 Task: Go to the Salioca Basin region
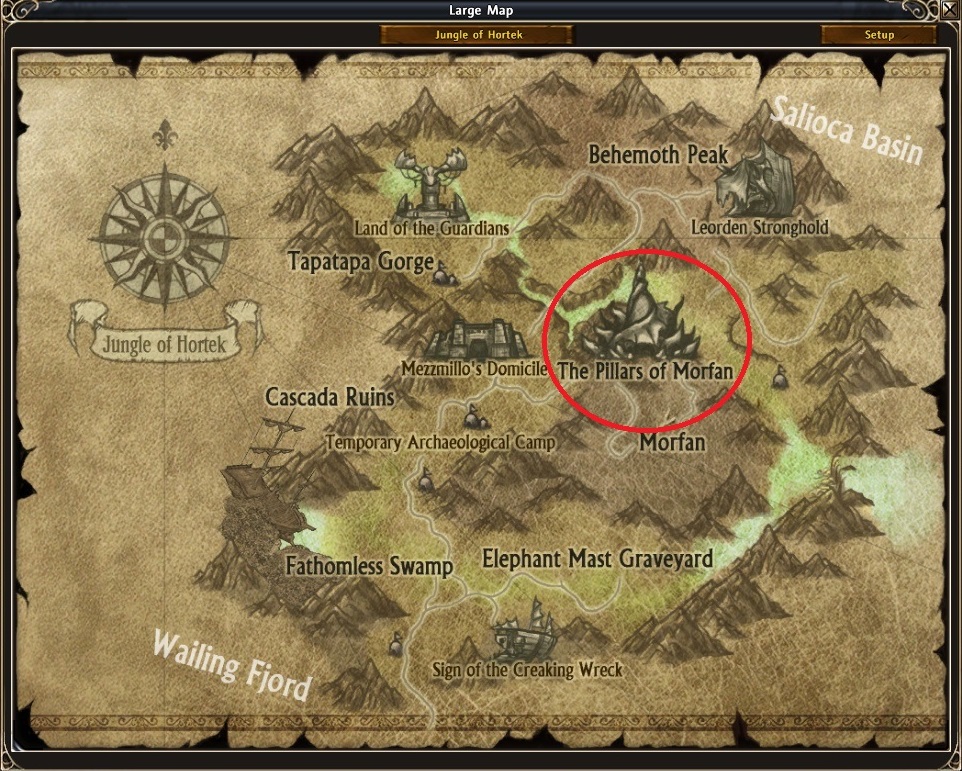point(845,128)
